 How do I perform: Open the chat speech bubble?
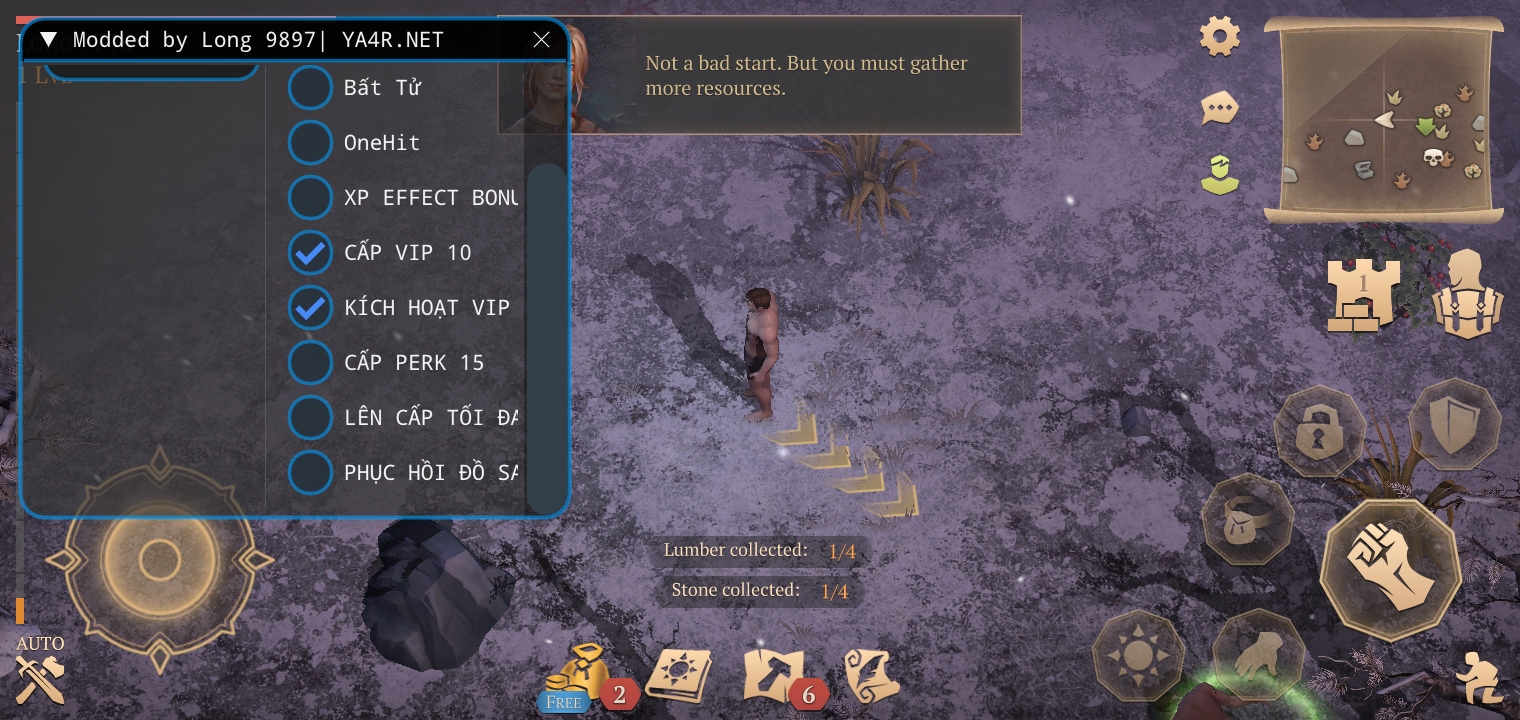[1220, 108]
